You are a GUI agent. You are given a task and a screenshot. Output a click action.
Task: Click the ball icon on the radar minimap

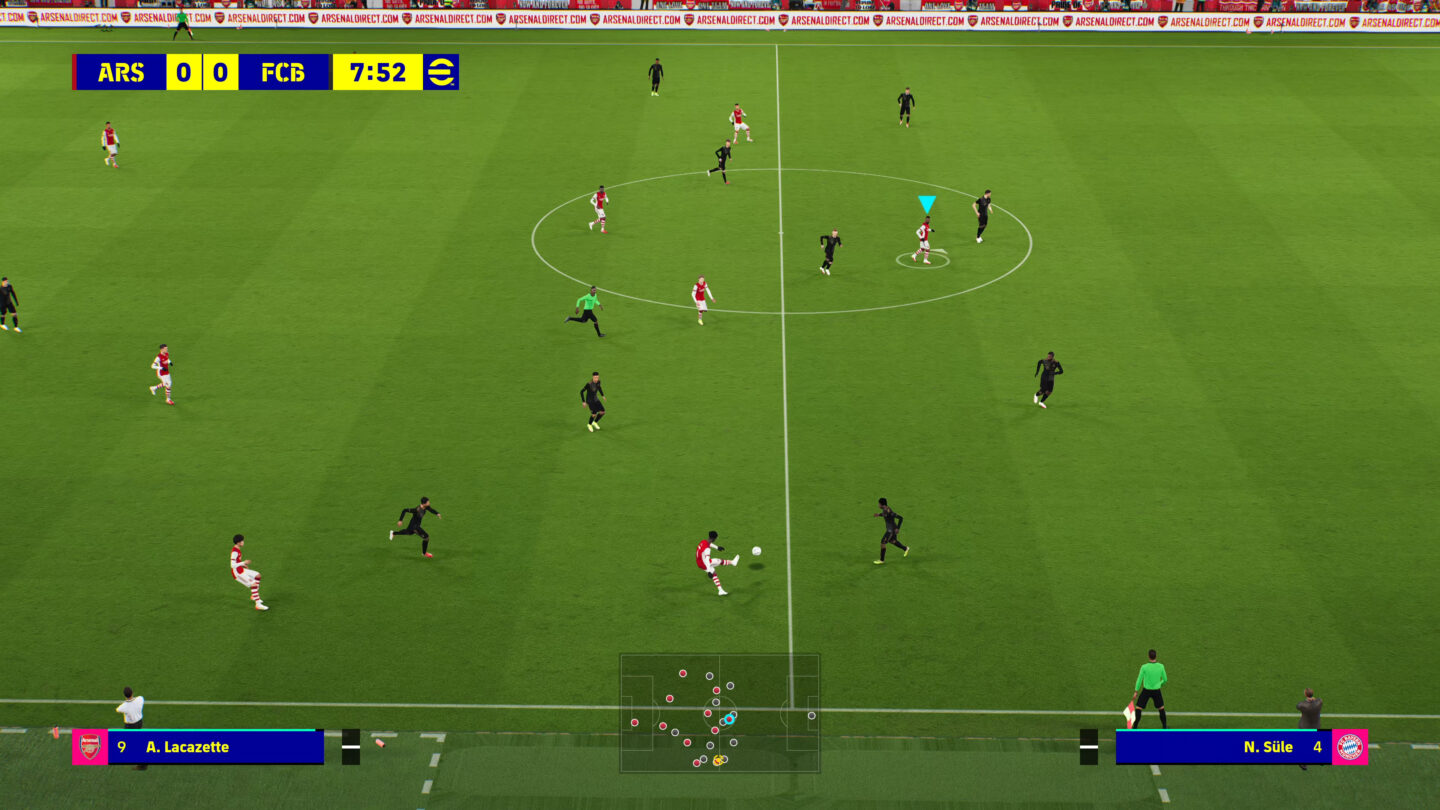[x=718, y=760]
